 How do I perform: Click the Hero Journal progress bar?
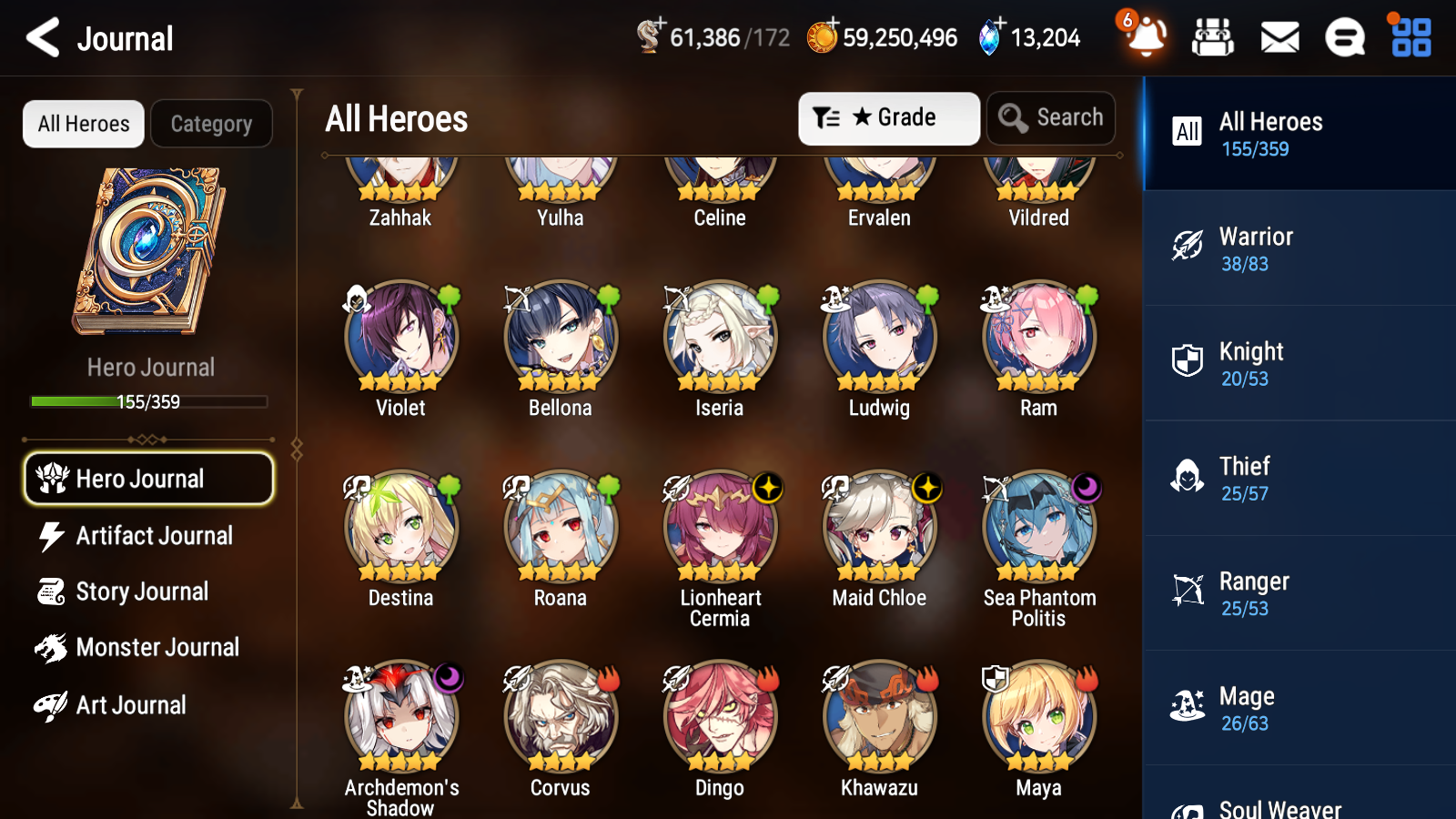pyautogui.click(x=148, y=401)
